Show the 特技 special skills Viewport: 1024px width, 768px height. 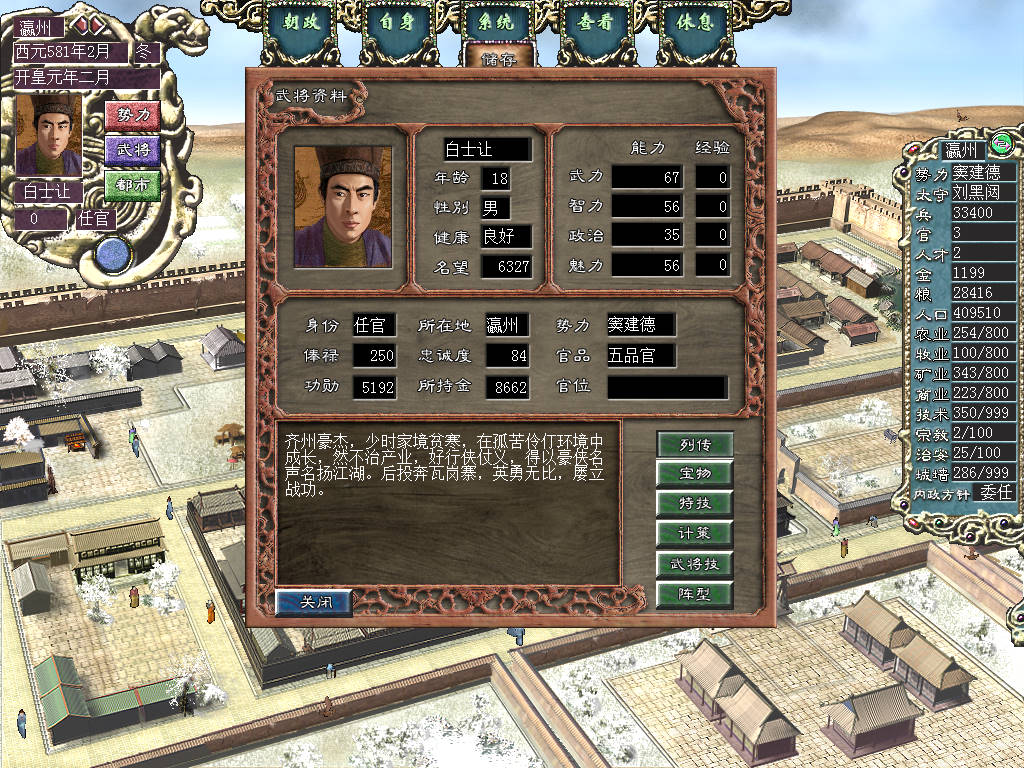click(x=694, y=503)
